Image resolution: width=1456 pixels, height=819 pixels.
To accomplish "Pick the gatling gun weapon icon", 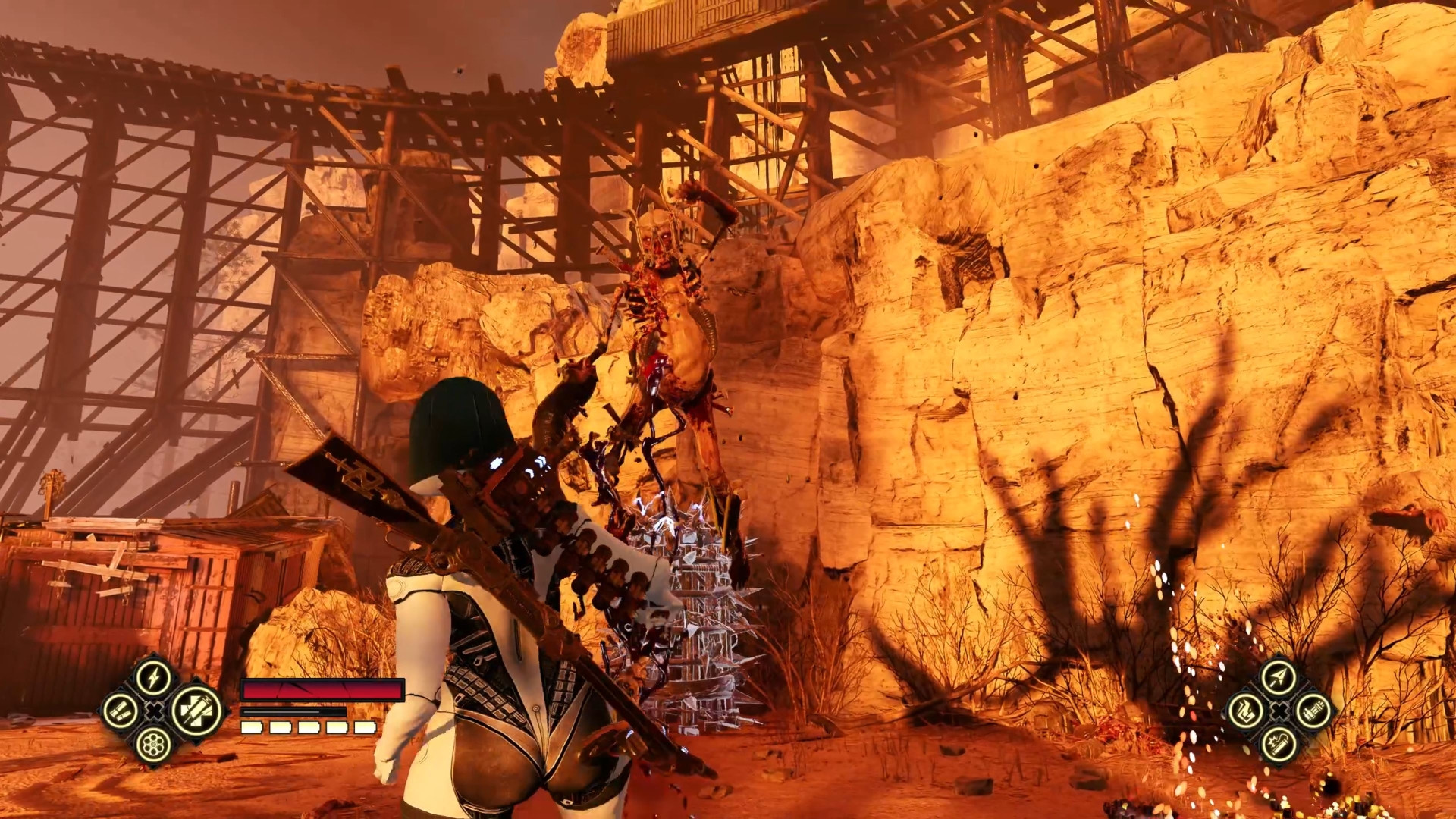I will (1313, 711).
